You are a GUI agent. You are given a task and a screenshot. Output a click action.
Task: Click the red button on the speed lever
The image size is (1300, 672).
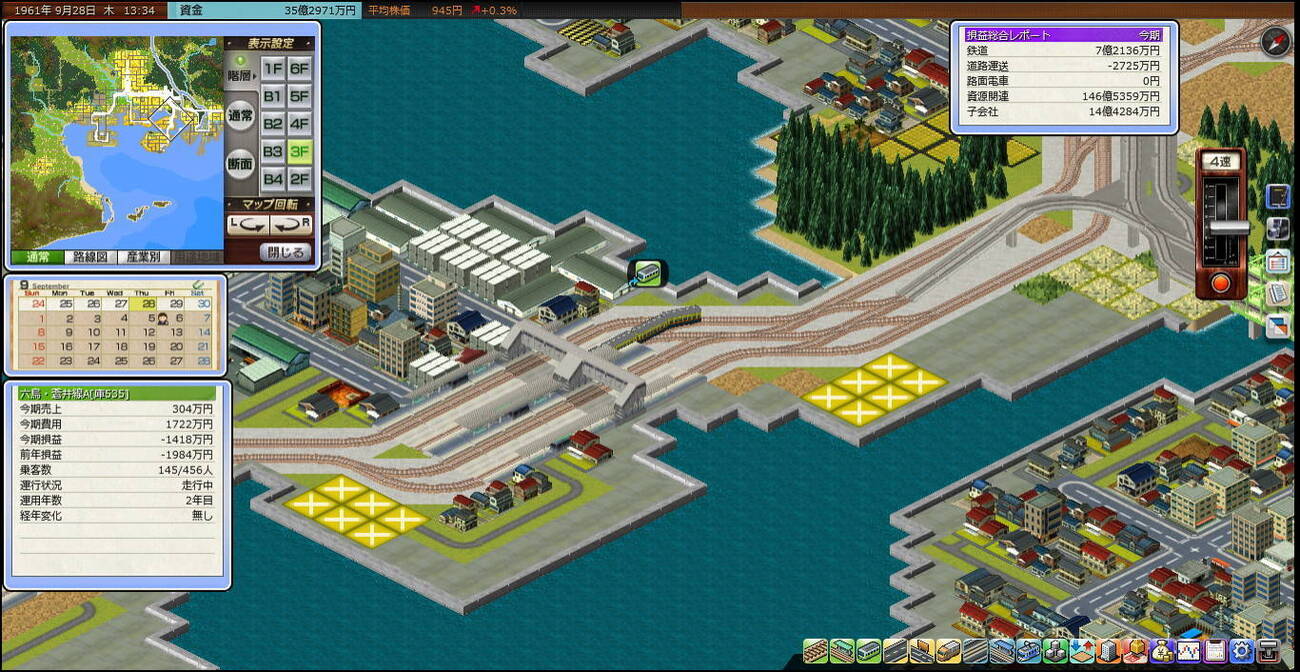[1220, 283]
